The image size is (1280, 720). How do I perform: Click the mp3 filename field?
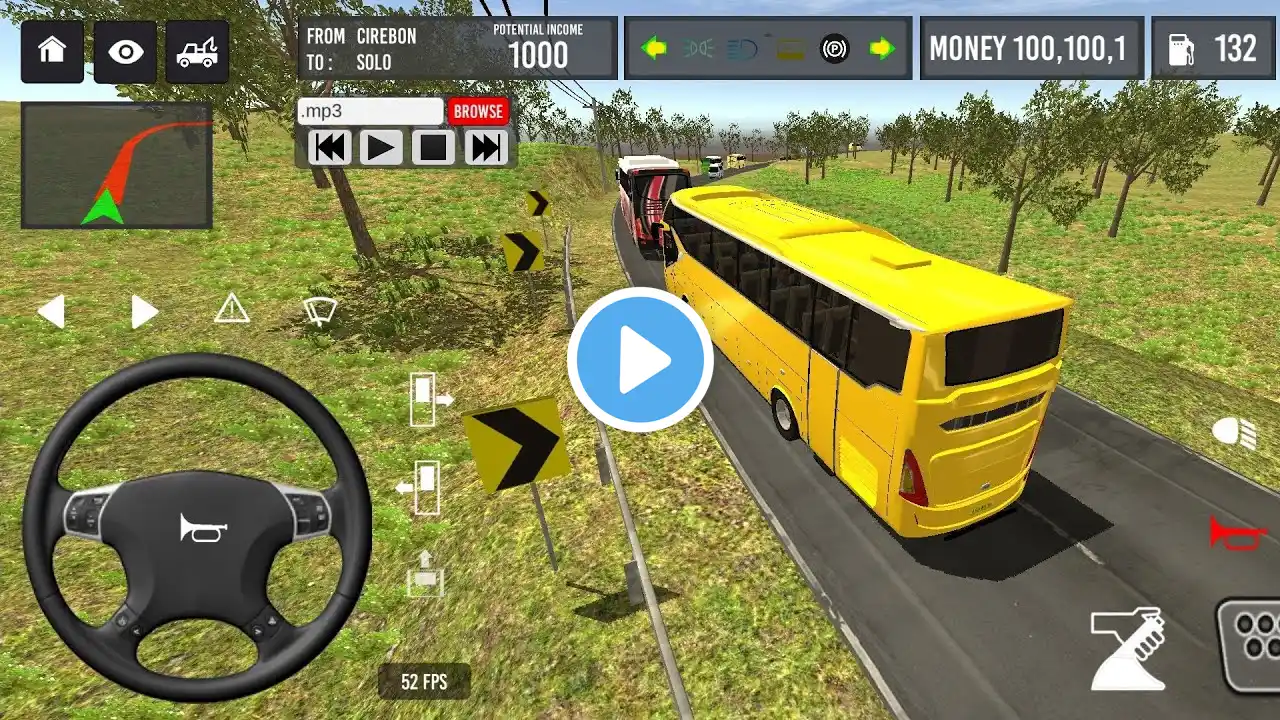[370, 111]
